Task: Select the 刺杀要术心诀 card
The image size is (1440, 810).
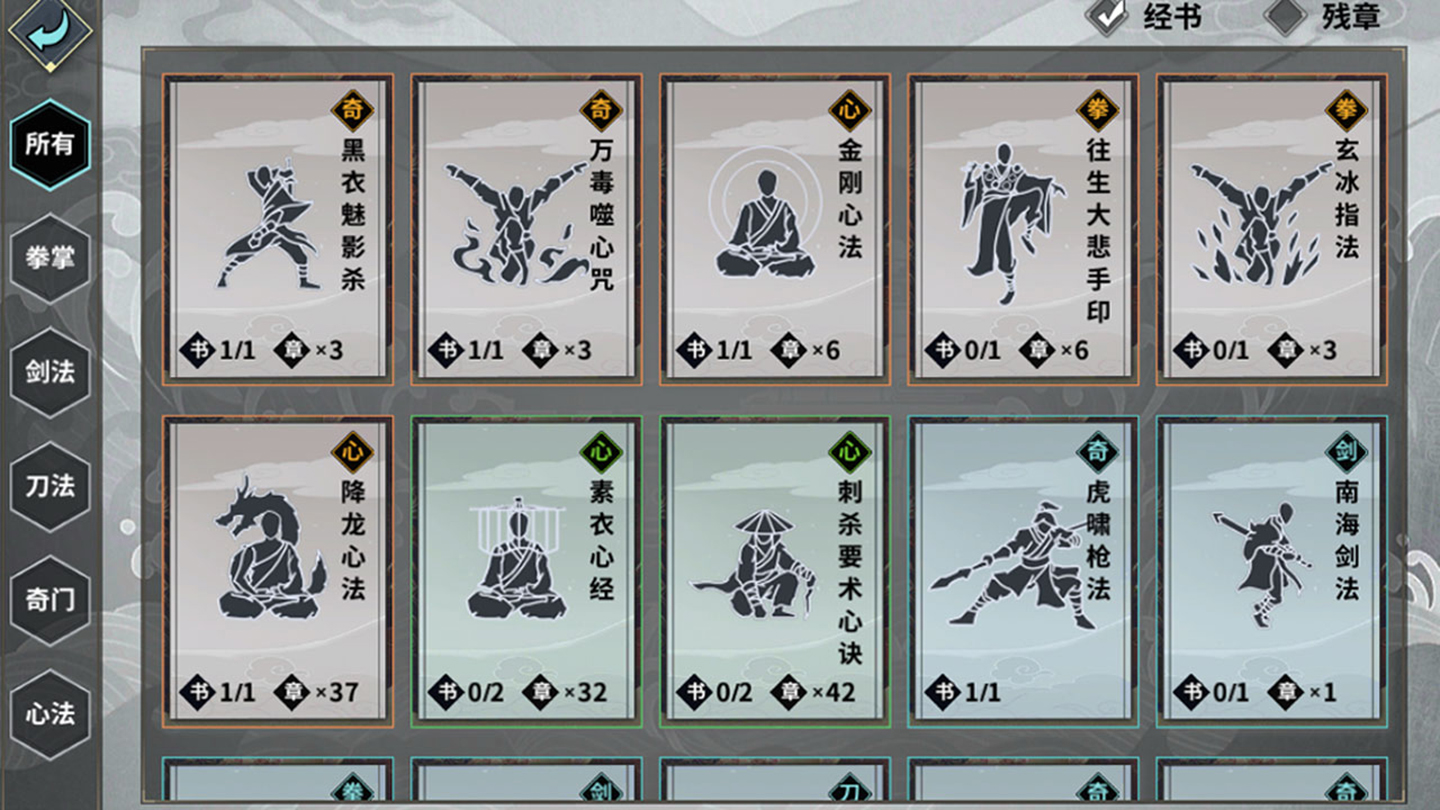Action: [x=775, y=570]
